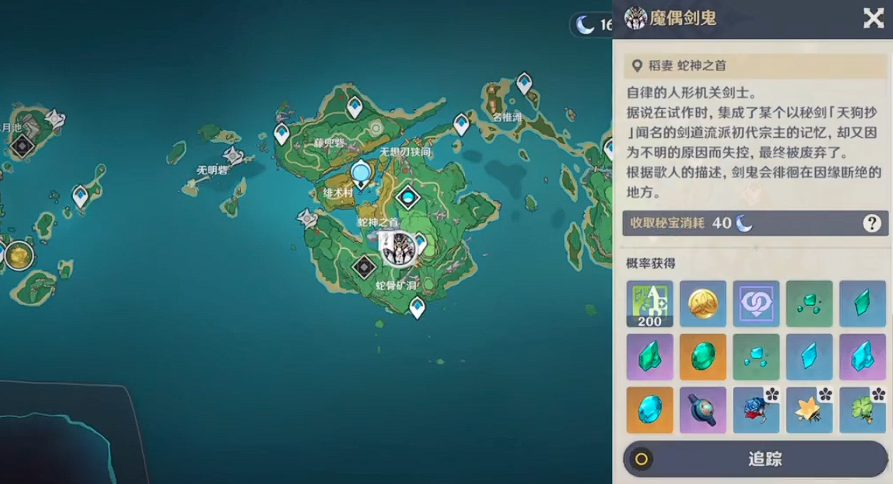Select the gold circular marker at left edge
Screen dimensions: 893x484
click(17, 255)
